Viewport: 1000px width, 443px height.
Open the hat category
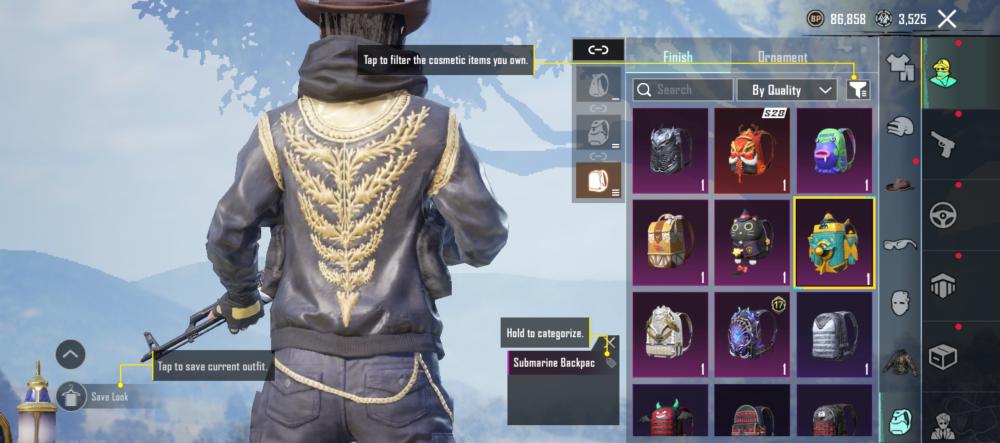point(902,185)
